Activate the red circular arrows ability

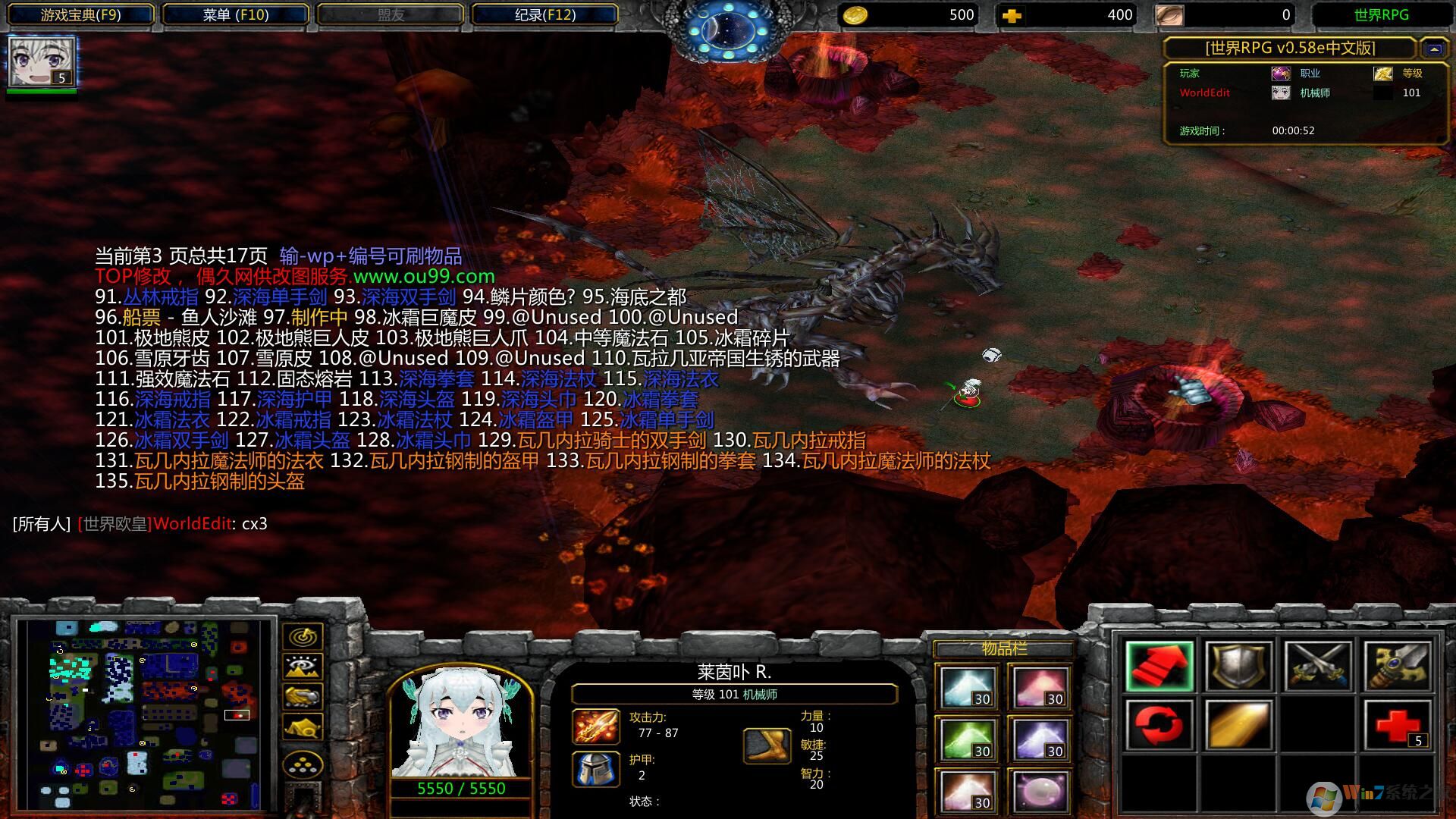pyautogui.click(x=1159, y=725)
